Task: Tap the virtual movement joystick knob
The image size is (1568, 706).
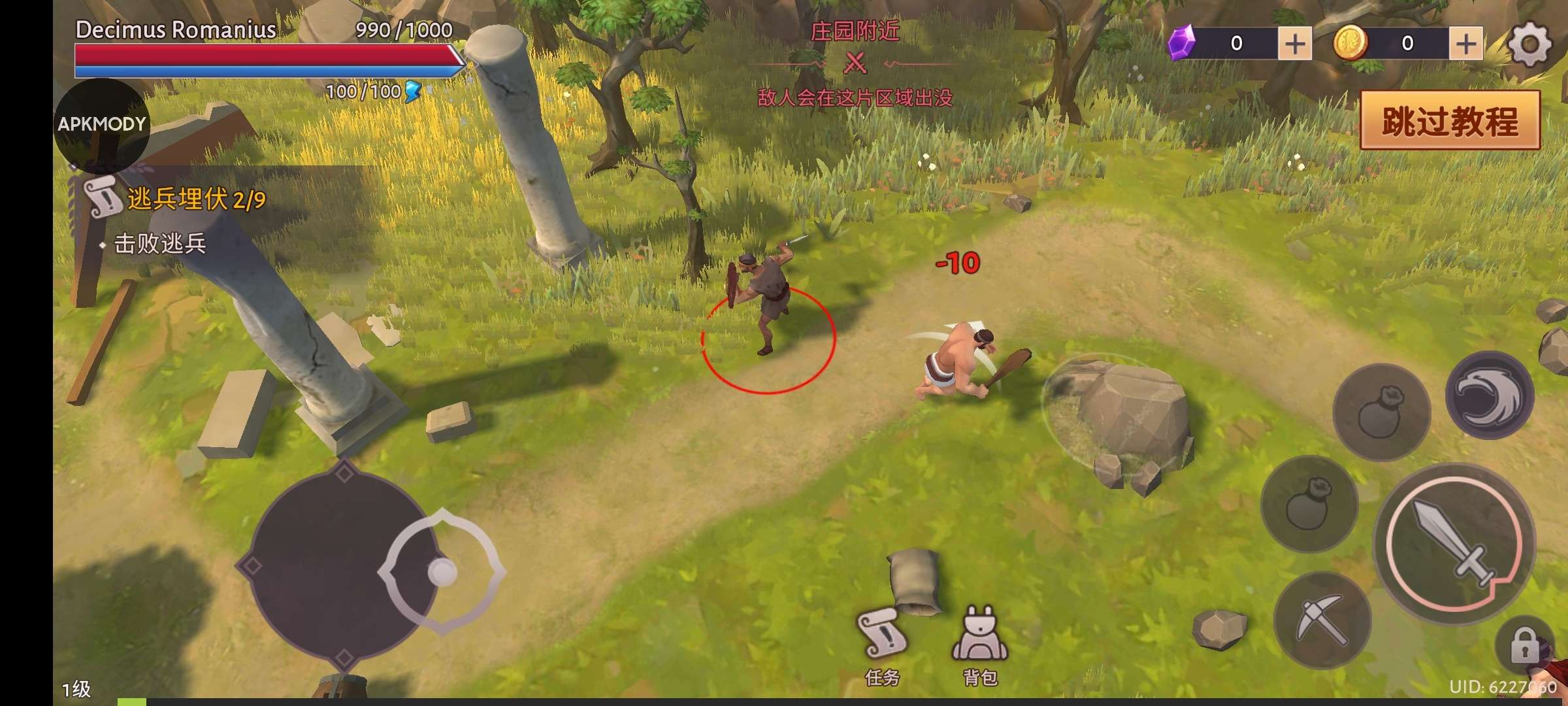Action: pos(442,572)
